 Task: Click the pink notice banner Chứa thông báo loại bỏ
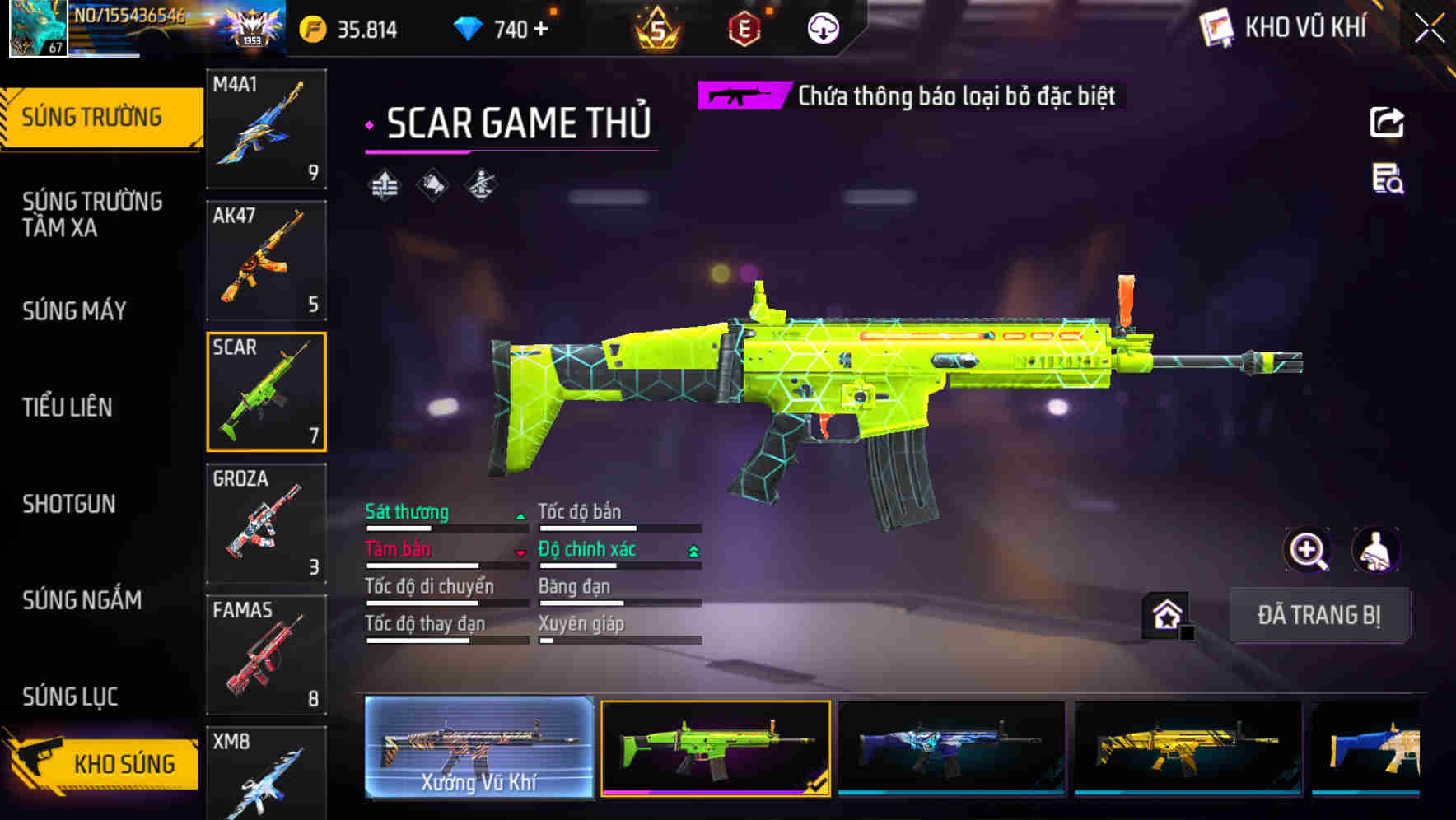coord(906,96)
